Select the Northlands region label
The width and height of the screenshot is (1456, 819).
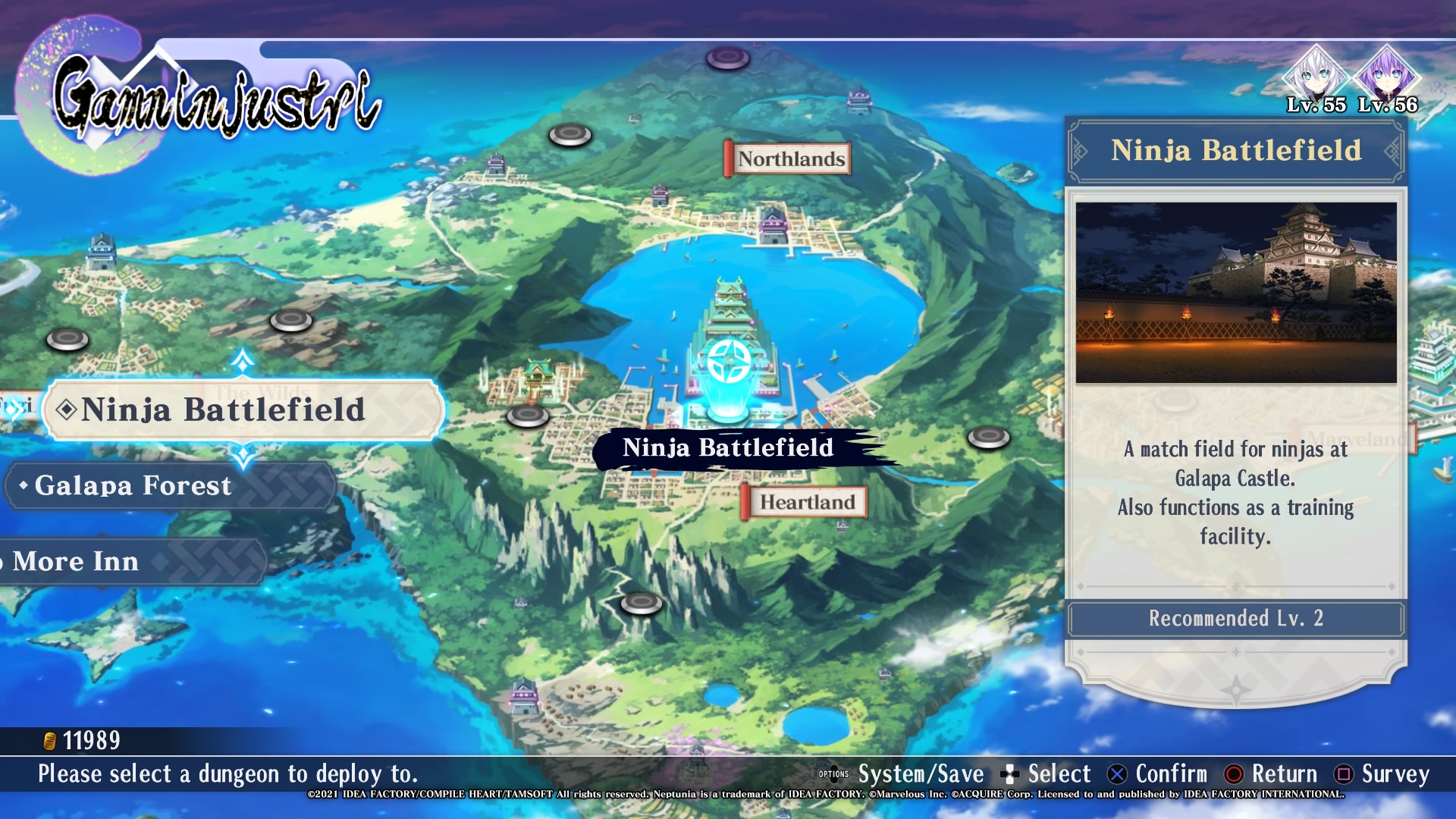coord(789,159)
